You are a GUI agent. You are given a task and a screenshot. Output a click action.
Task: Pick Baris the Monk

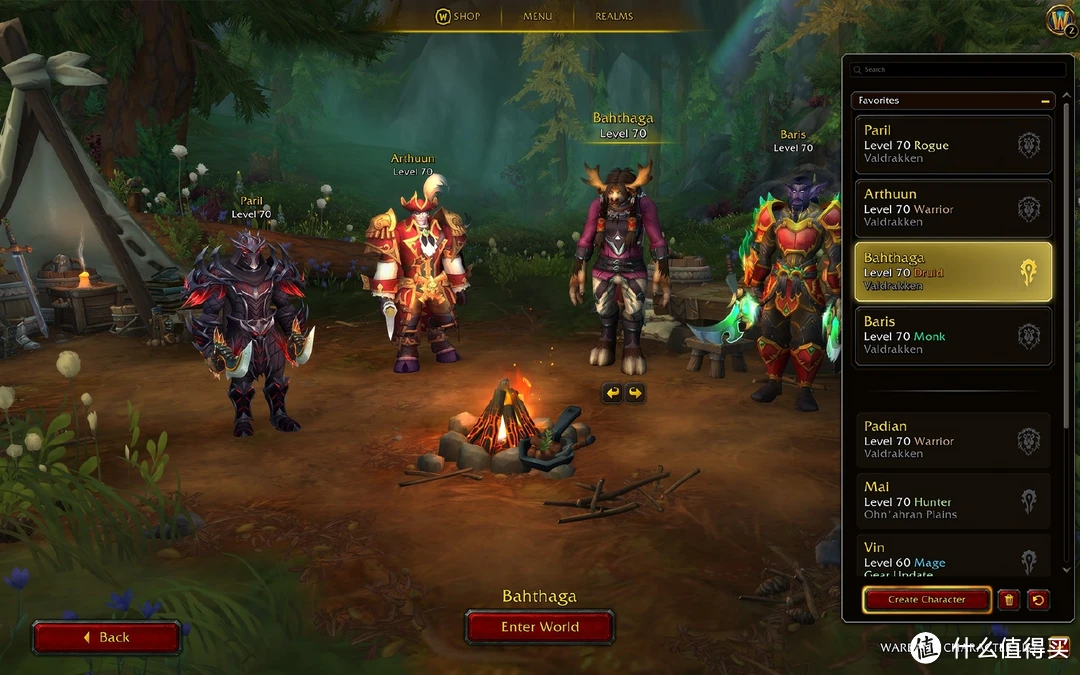(953, 336)
